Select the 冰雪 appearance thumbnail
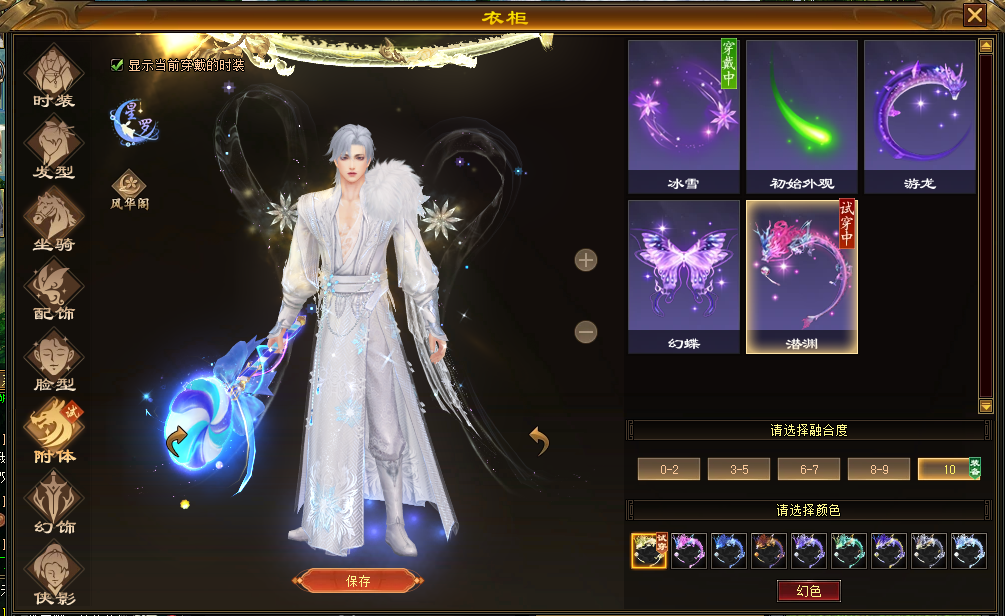This screenshot has width=1005, height=616. [x=684, y=116]
